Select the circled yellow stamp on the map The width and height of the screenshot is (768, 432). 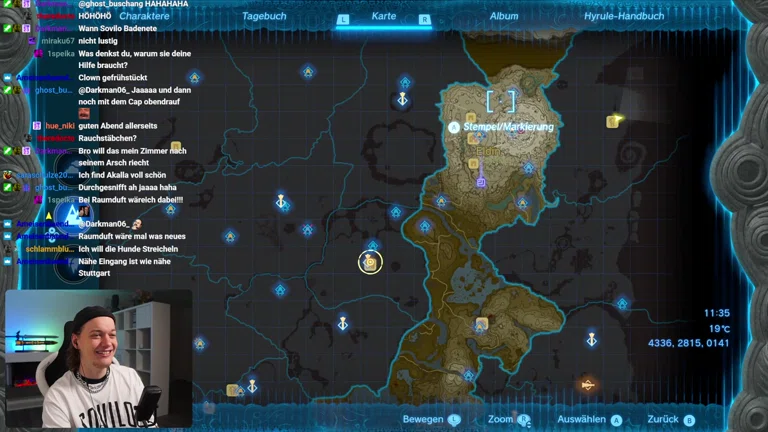370,262
